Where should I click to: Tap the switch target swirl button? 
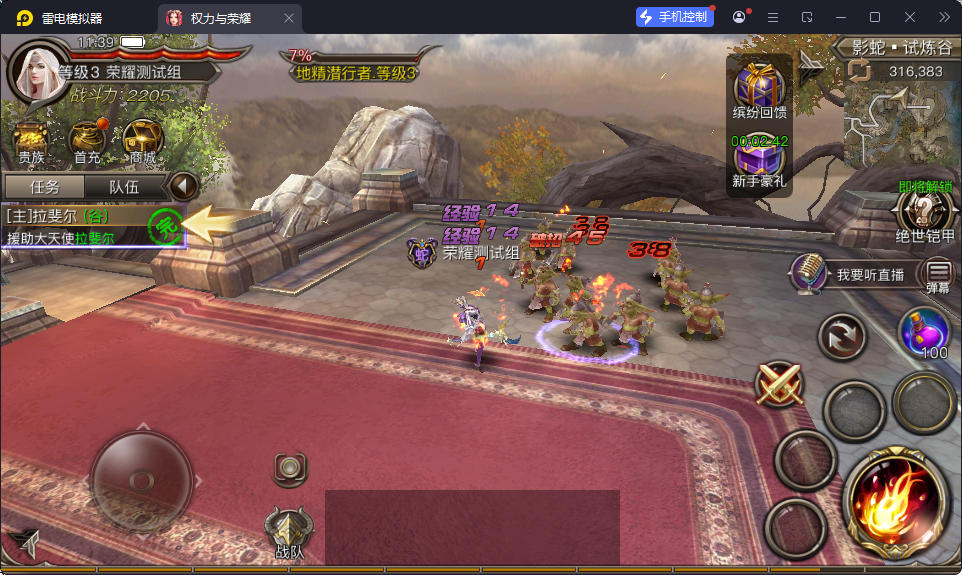click(842, 337)
